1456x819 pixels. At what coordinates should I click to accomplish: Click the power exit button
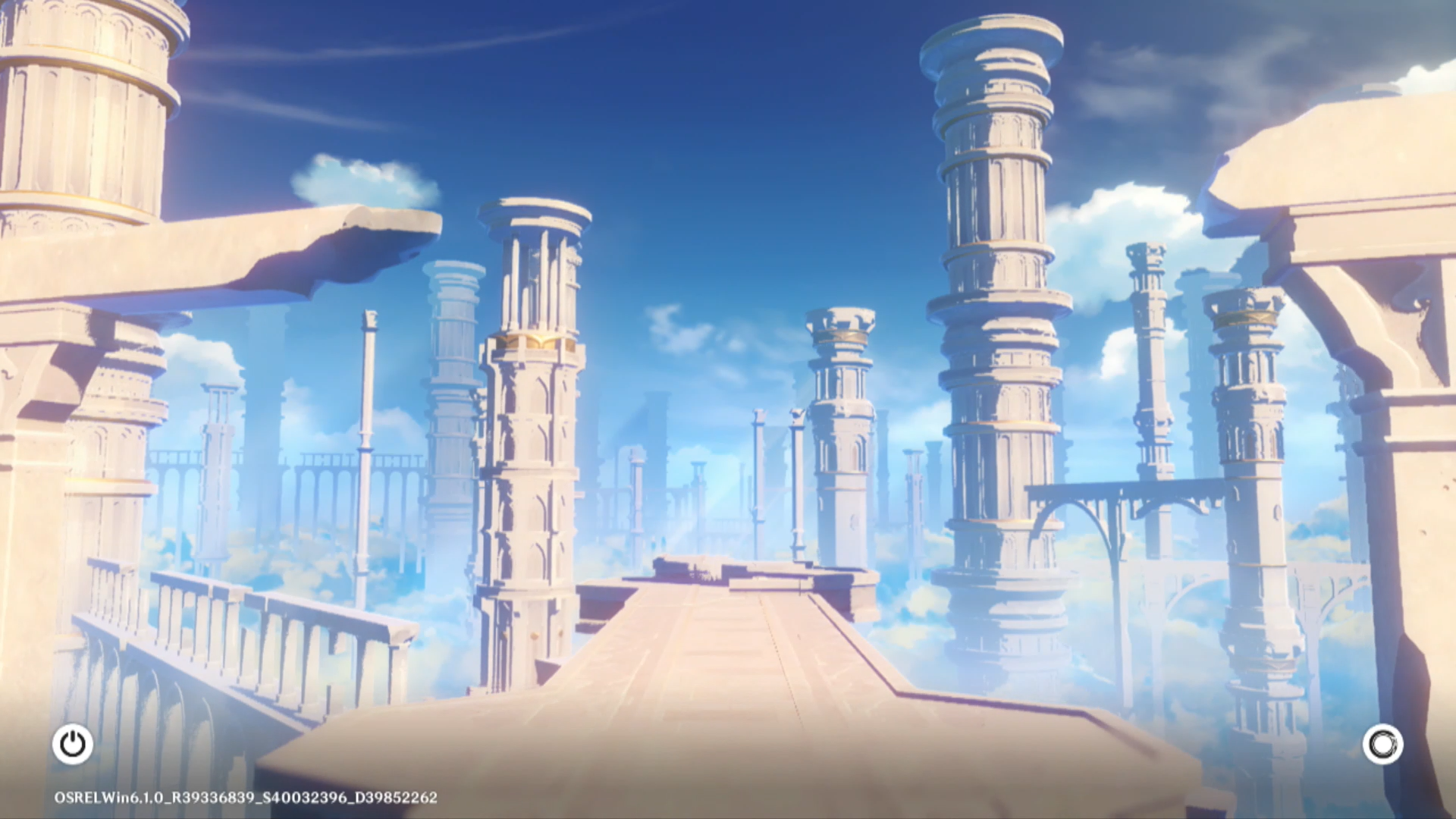73,744
